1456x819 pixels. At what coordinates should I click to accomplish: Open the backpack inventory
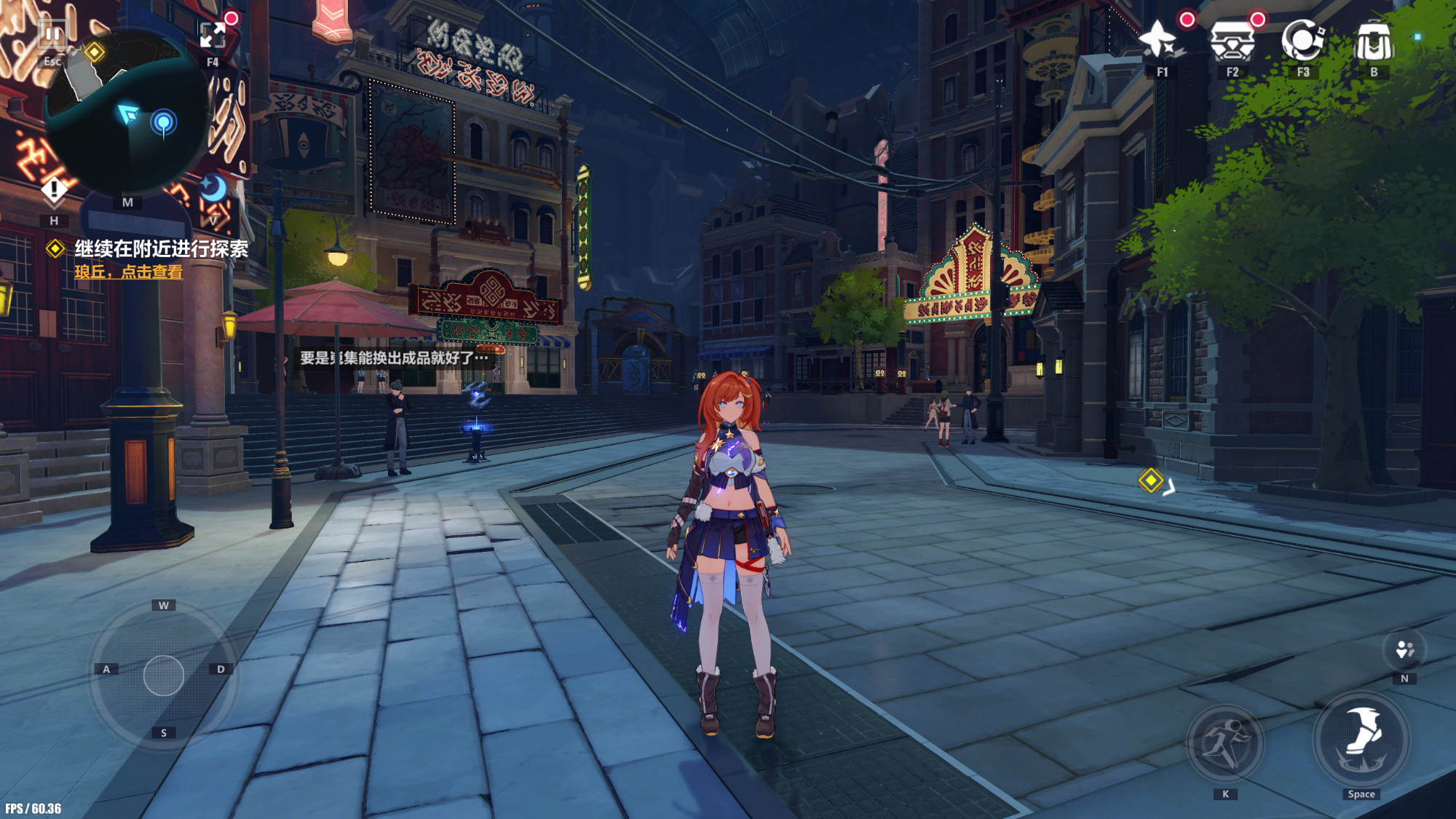1373,41
